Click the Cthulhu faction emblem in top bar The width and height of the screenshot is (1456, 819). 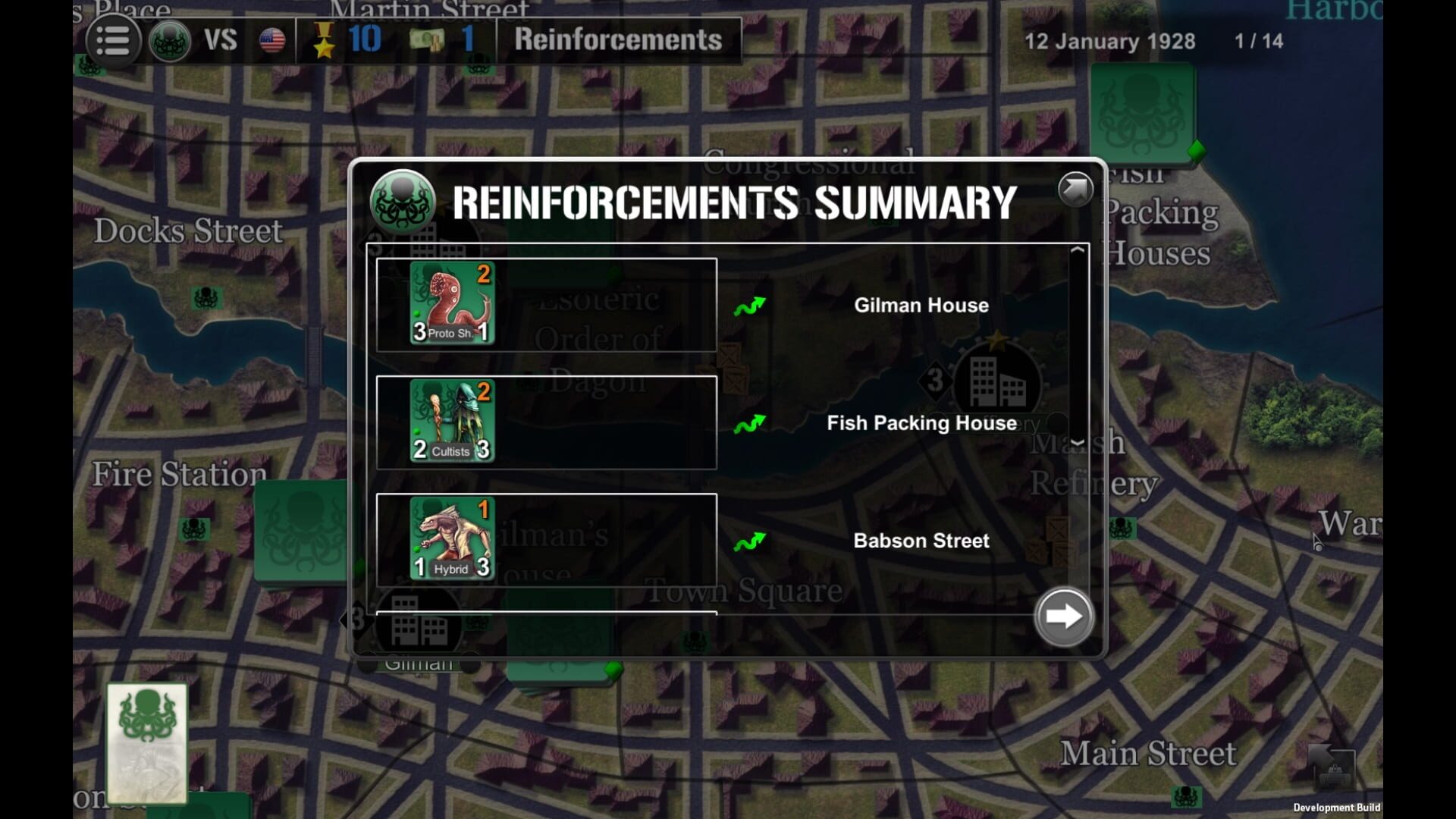(170, 41)
